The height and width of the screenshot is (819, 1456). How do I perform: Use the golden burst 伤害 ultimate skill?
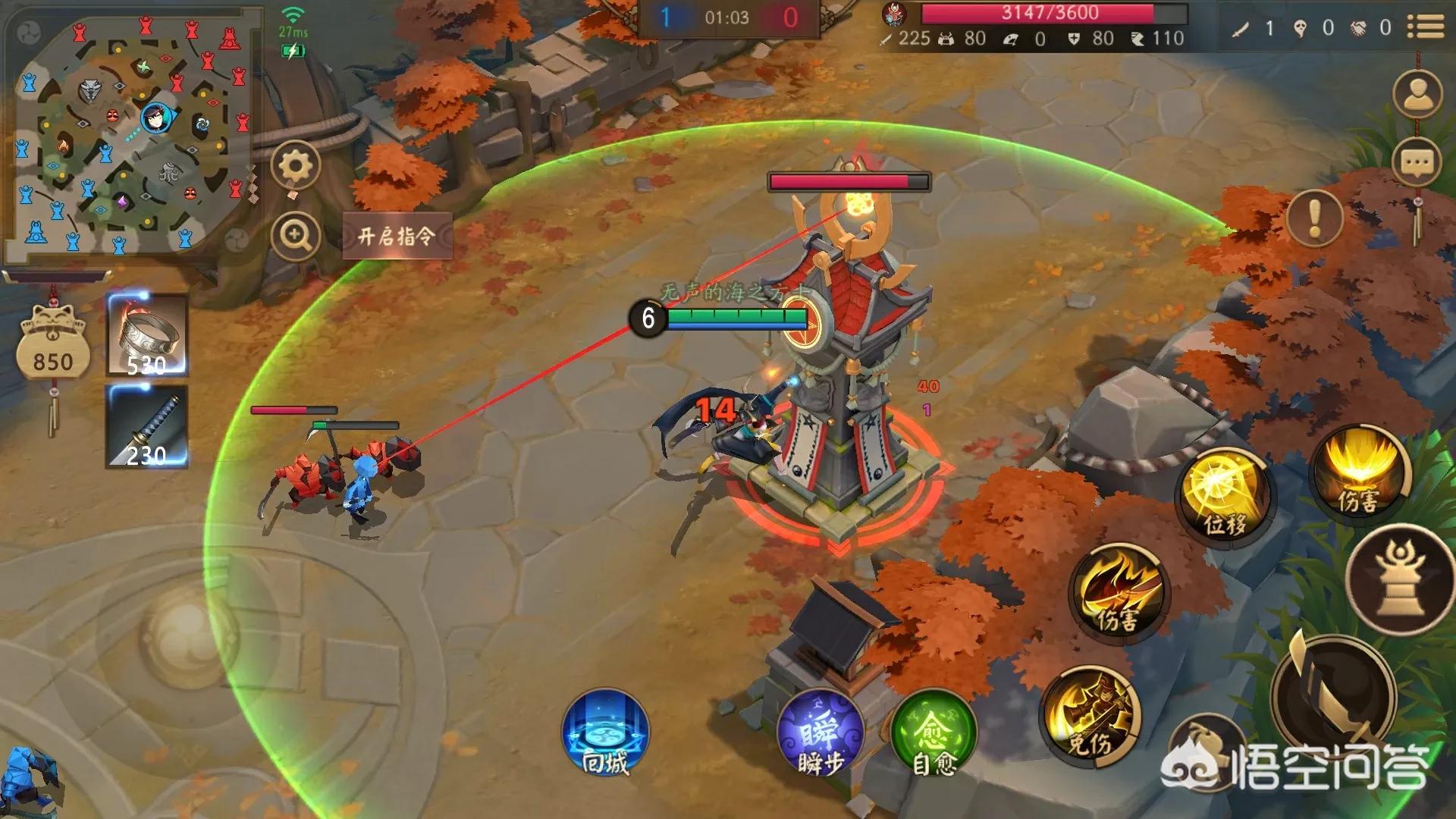pyautogui.click(x=1360, y=470)
